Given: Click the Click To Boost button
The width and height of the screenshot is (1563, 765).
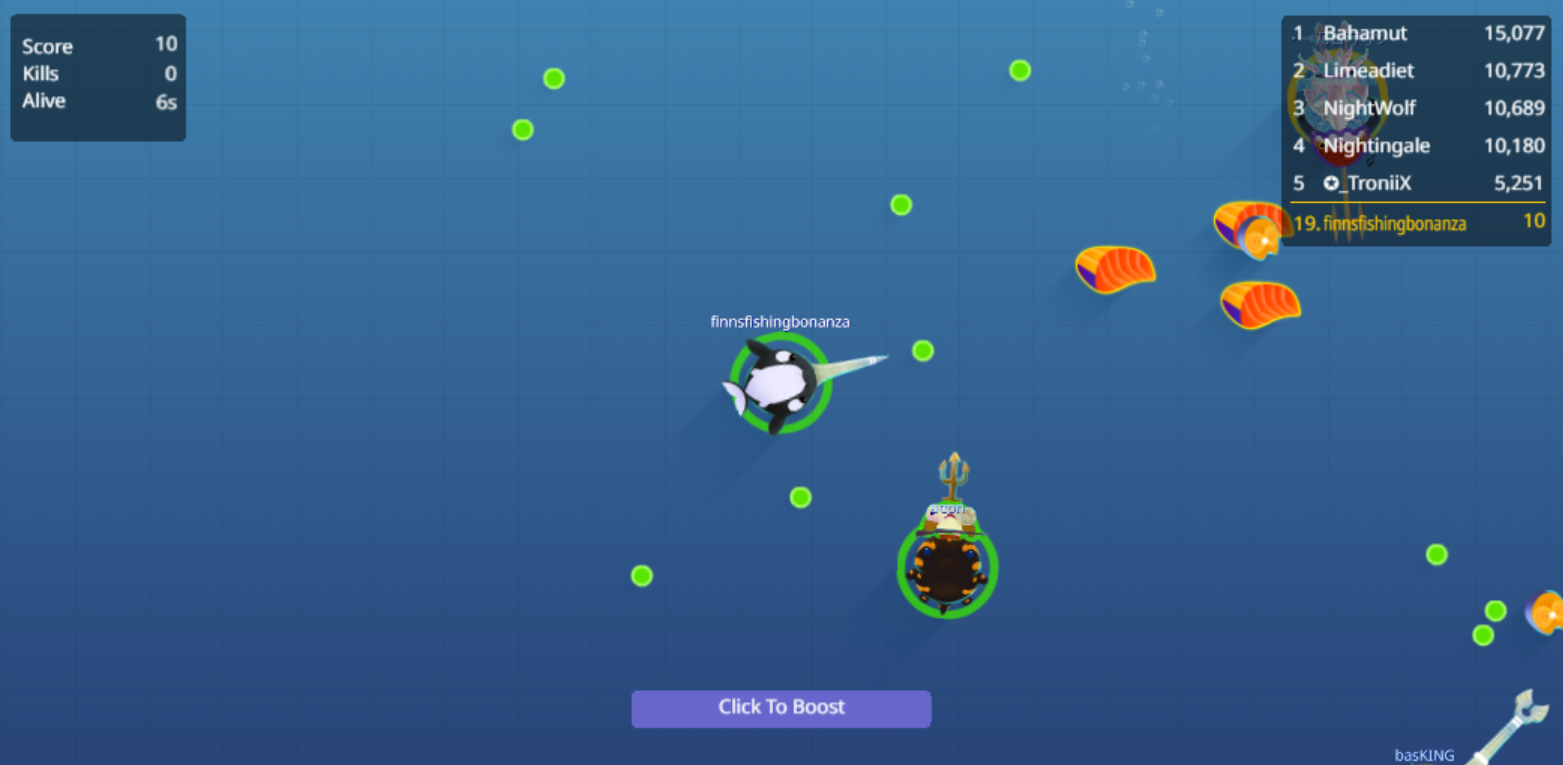Looking at the screenshot, I should 781,708.
